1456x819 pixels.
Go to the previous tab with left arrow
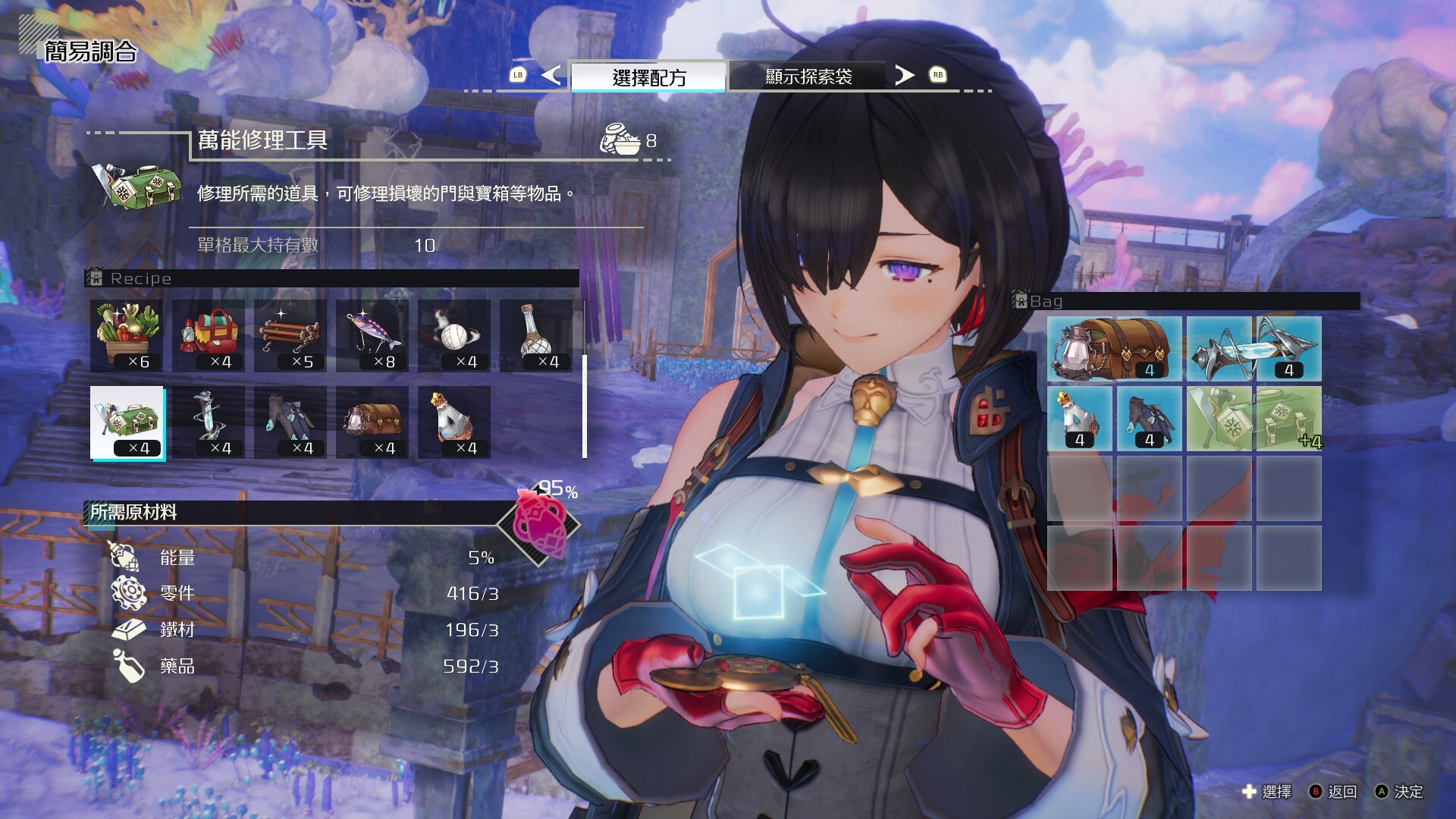tap(551, 75)
